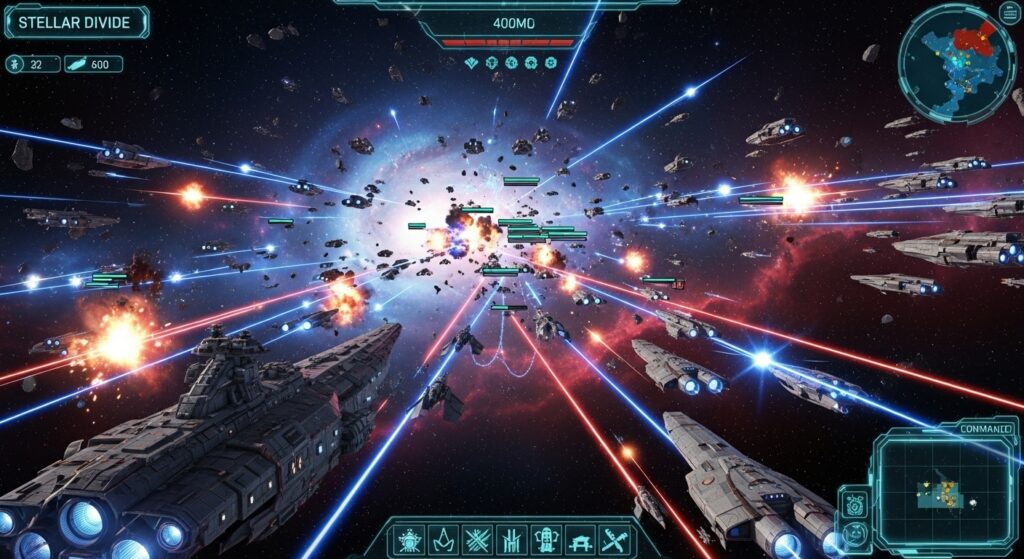This screenshot has height=559, width=1024.
Task: Activate the starburst station command icon
Action: (411, 537)
